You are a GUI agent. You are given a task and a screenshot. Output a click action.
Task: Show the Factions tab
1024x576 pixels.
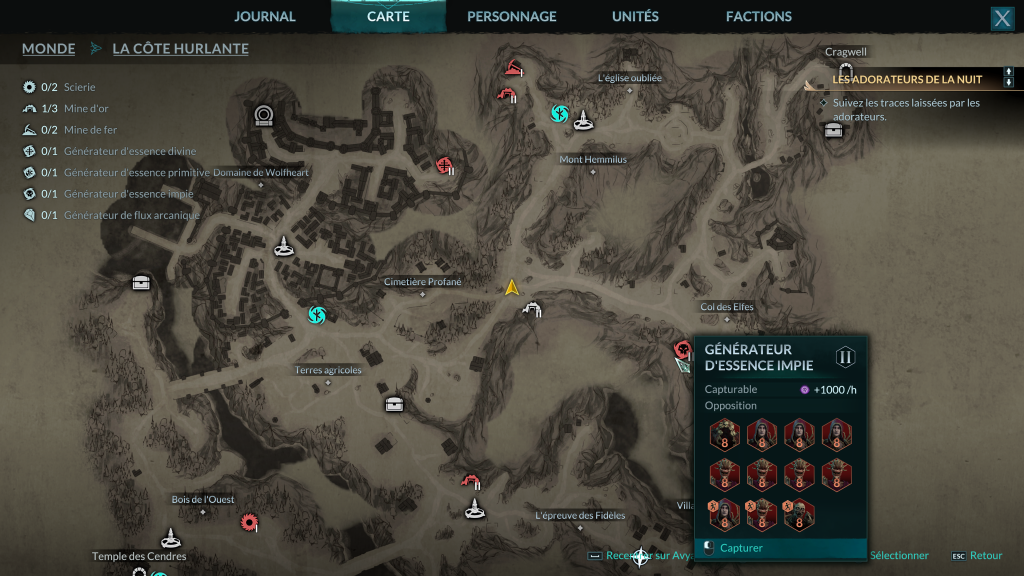[x=758, y=17]
